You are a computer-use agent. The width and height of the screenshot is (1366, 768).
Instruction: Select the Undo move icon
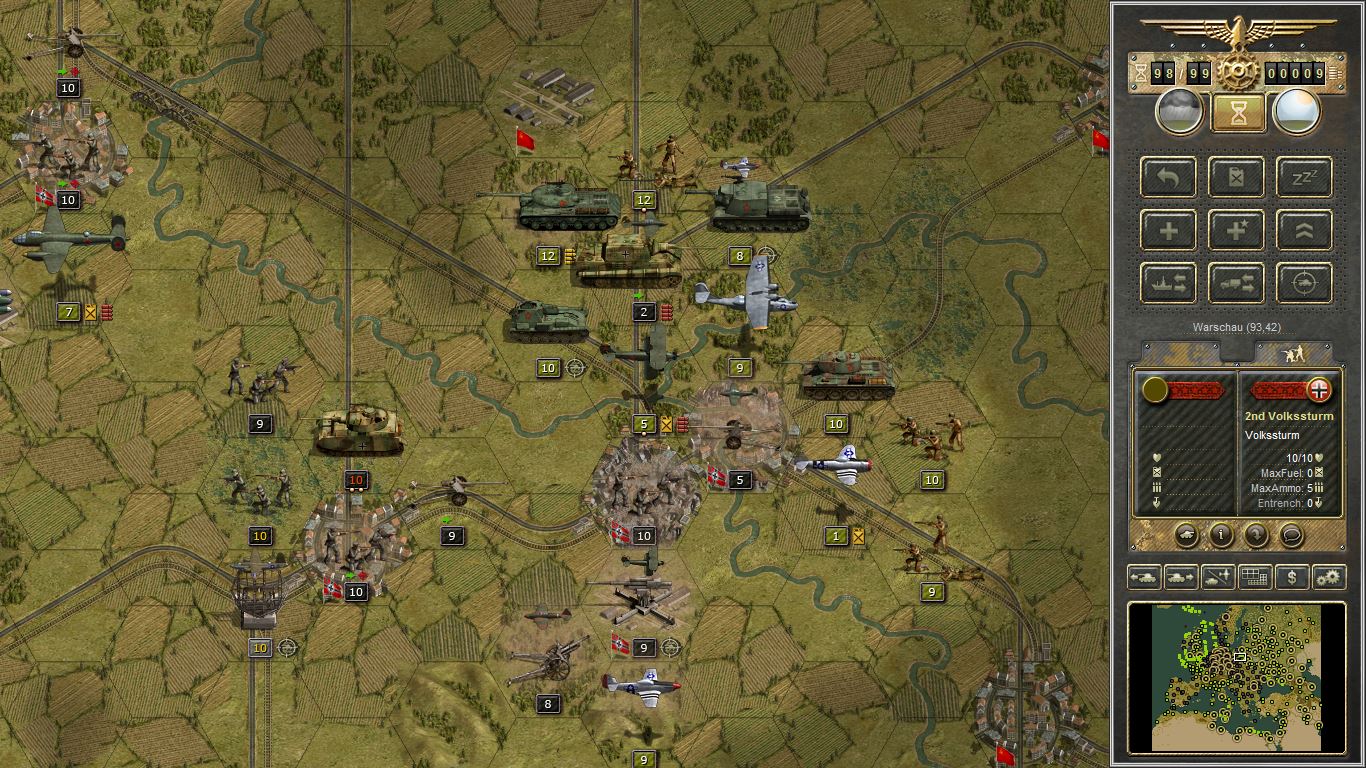click(x=1167, y=177)
